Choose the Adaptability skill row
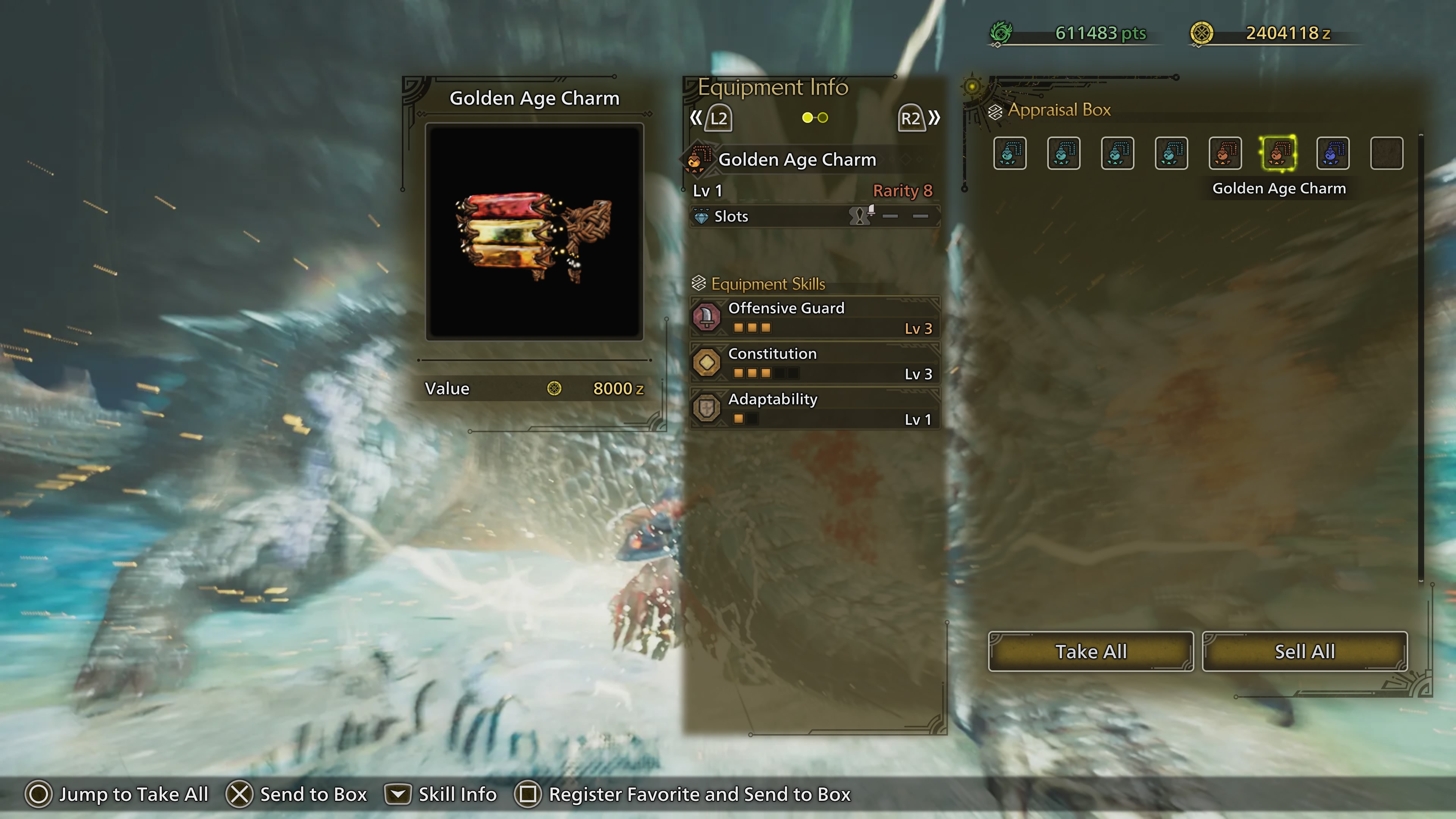Screen dimensions: 1456x819 tap(814, 408)
